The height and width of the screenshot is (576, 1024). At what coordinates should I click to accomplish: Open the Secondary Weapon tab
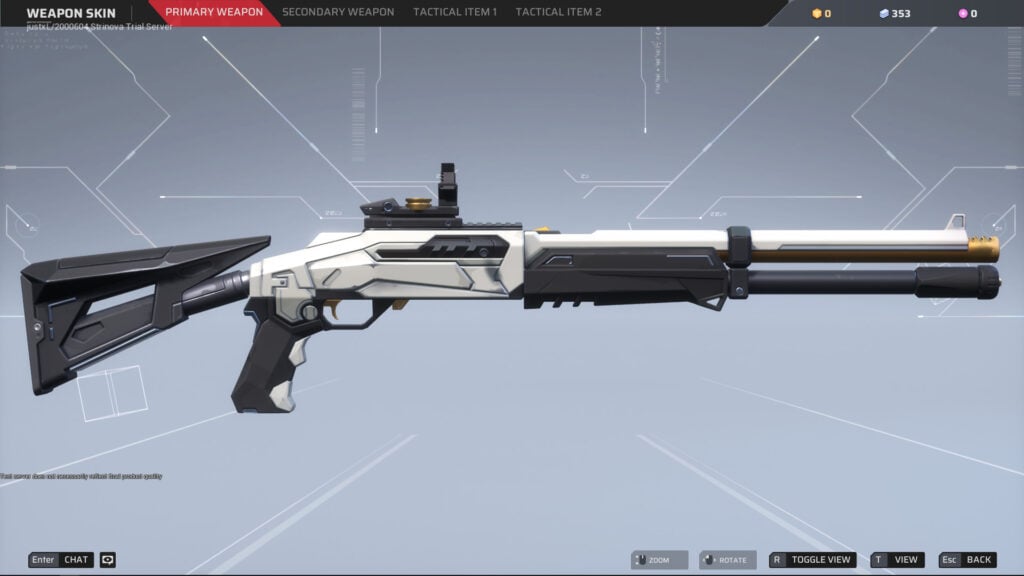pos(337,13)
